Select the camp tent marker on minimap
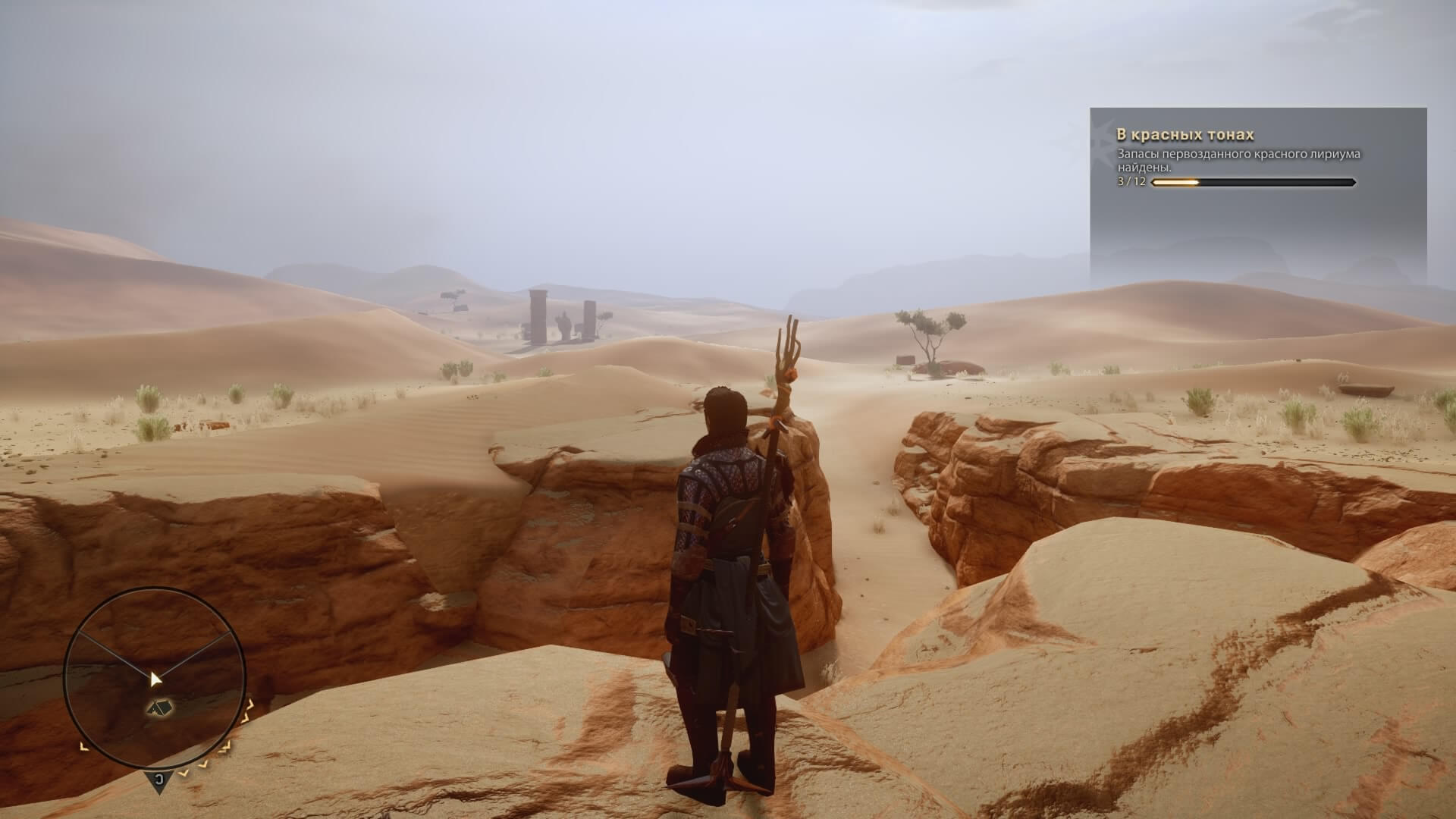Screen dimensions: 1456x819 pos(159,708)
